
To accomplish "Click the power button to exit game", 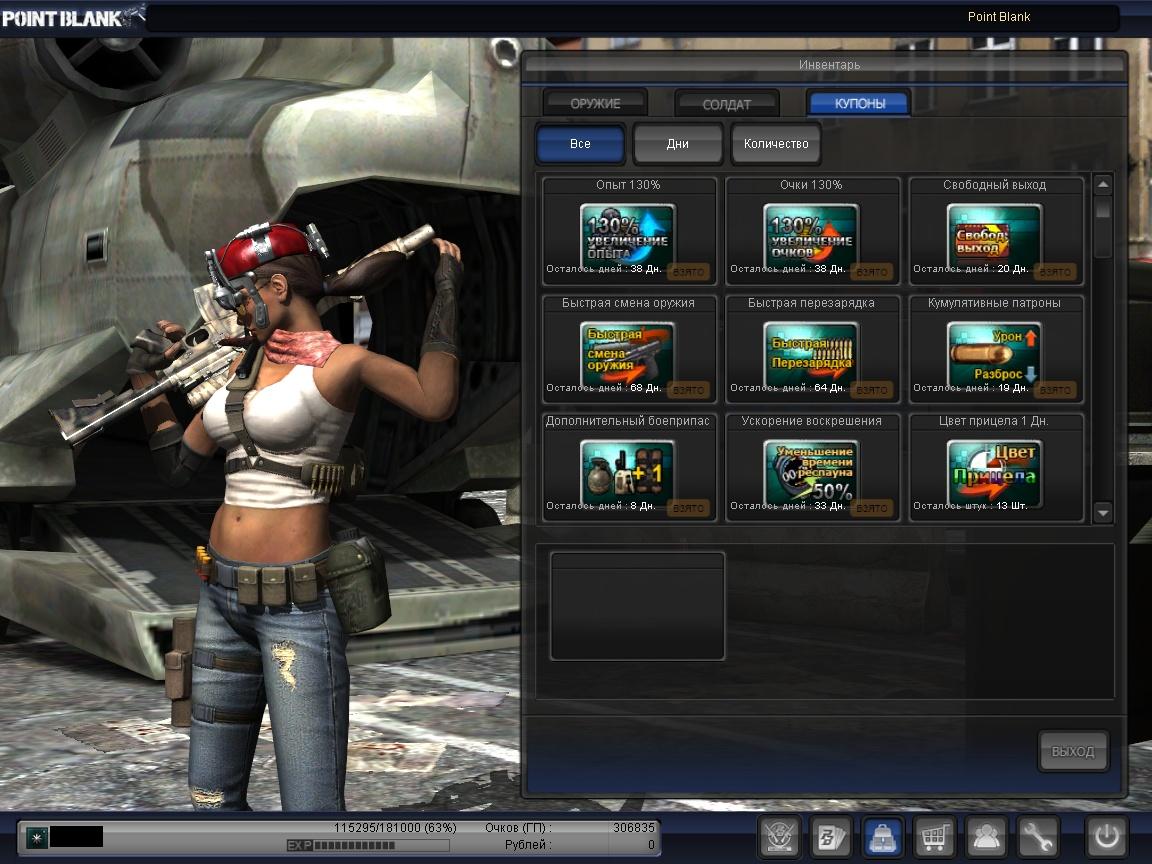I will (x=1107, y=836).
